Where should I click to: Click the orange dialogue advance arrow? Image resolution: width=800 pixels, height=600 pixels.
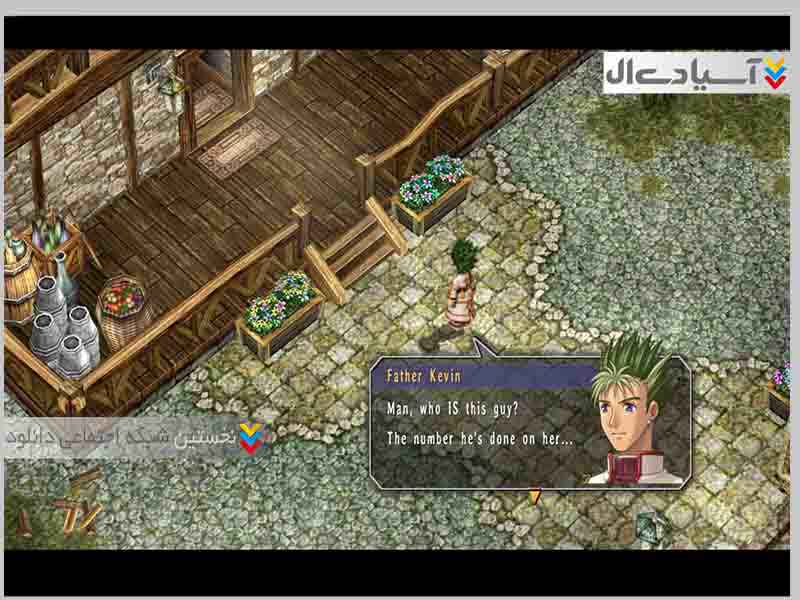tap(535, 496)
